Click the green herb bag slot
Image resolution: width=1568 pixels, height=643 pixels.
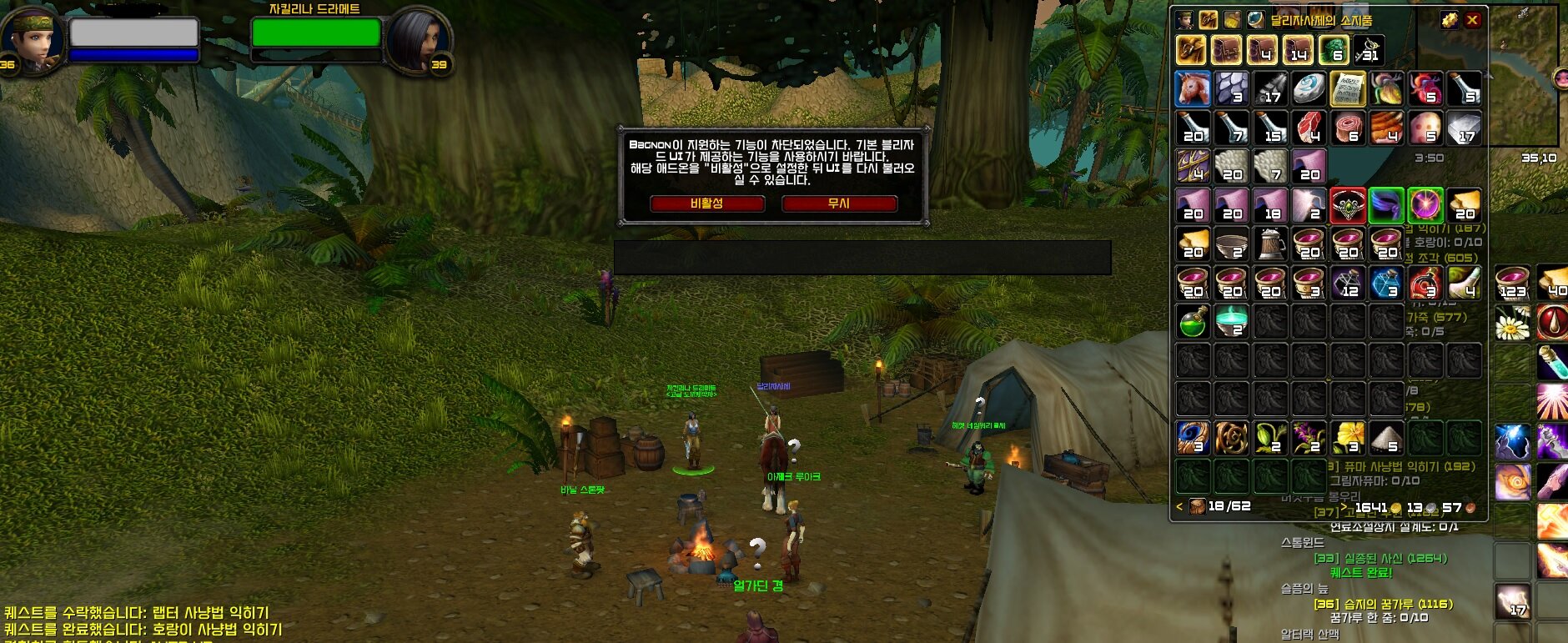click(1334, 50)
